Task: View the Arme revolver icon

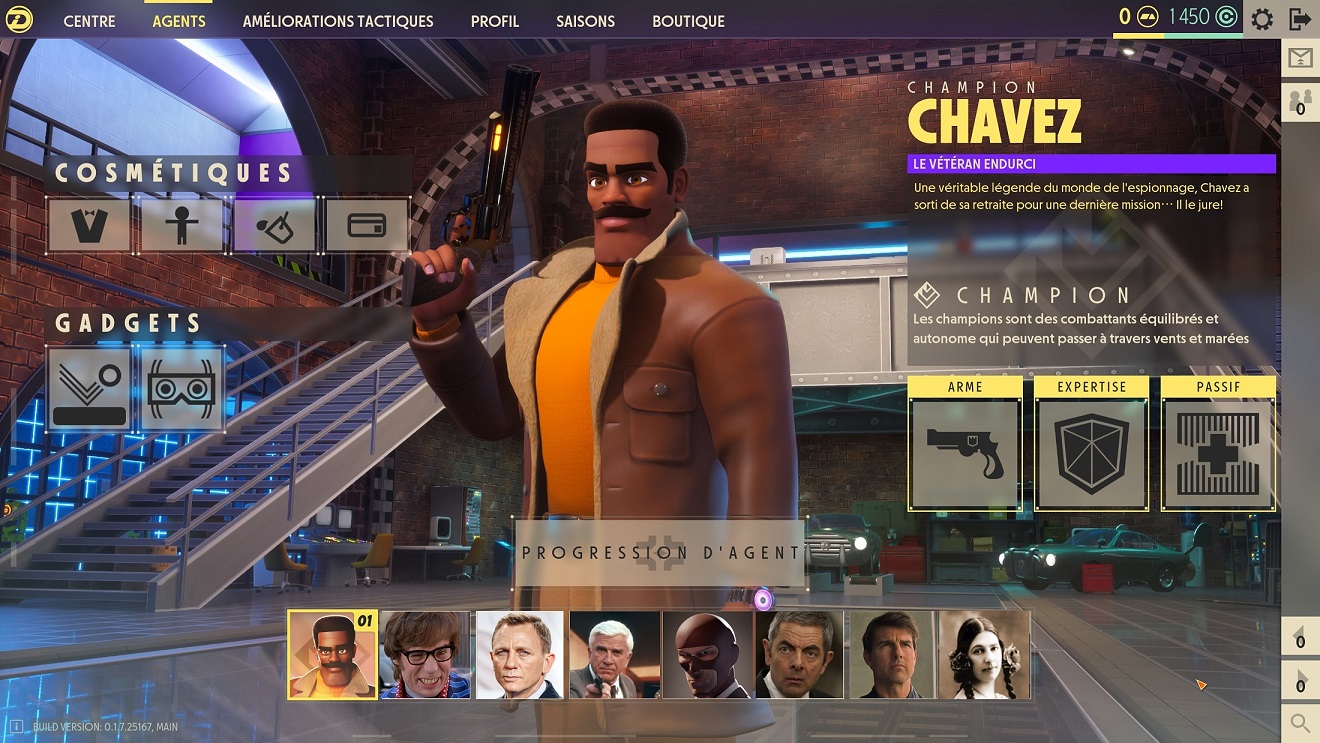Action: point(965,454)
